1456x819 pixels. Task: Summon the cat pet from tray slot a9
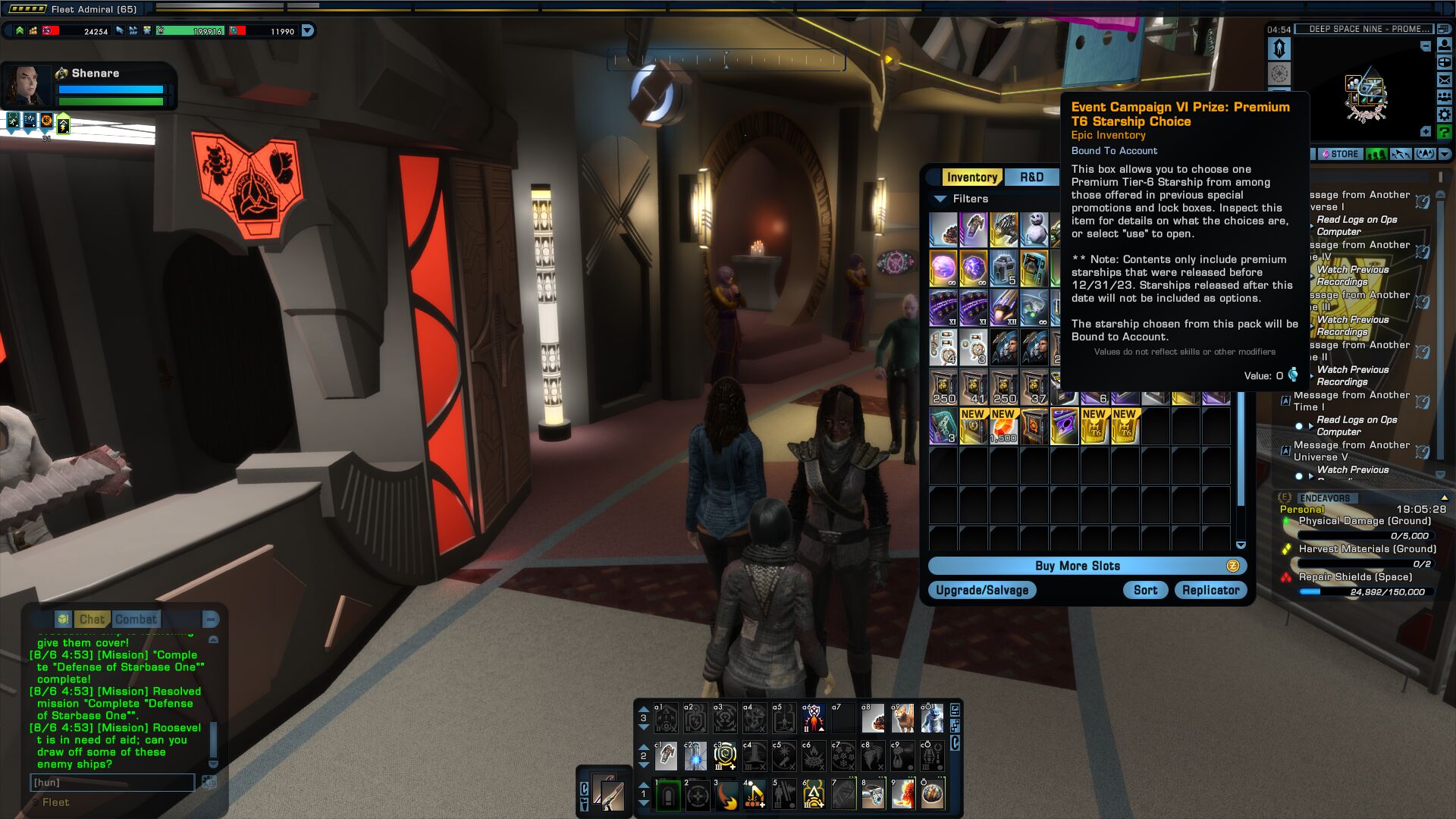click(x=902, y=717)
